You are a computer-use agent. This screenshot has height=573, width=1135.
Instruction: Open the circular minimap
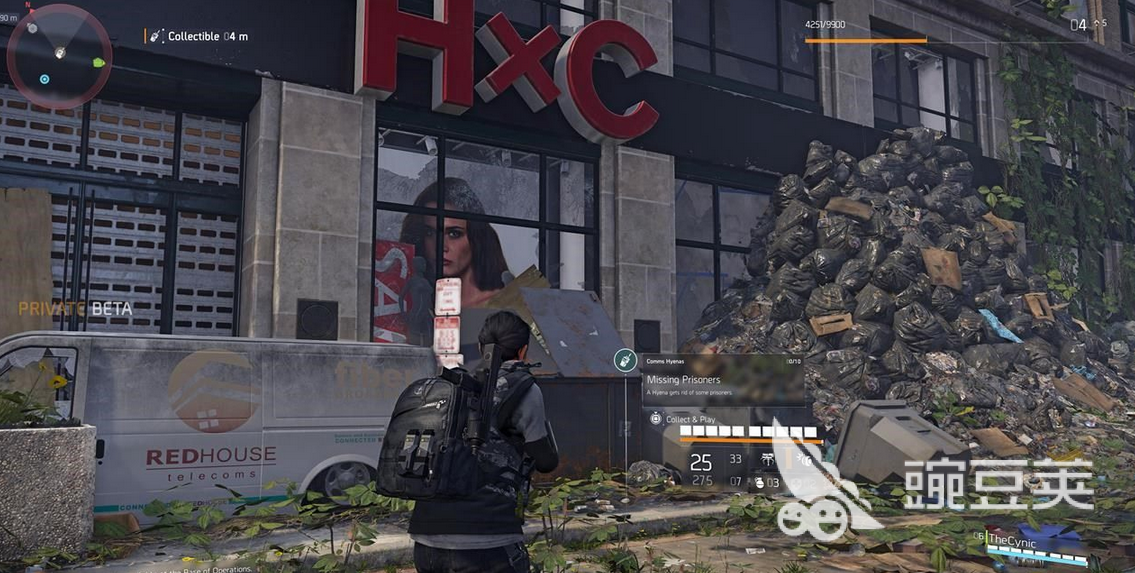click(x=59, y=55)
